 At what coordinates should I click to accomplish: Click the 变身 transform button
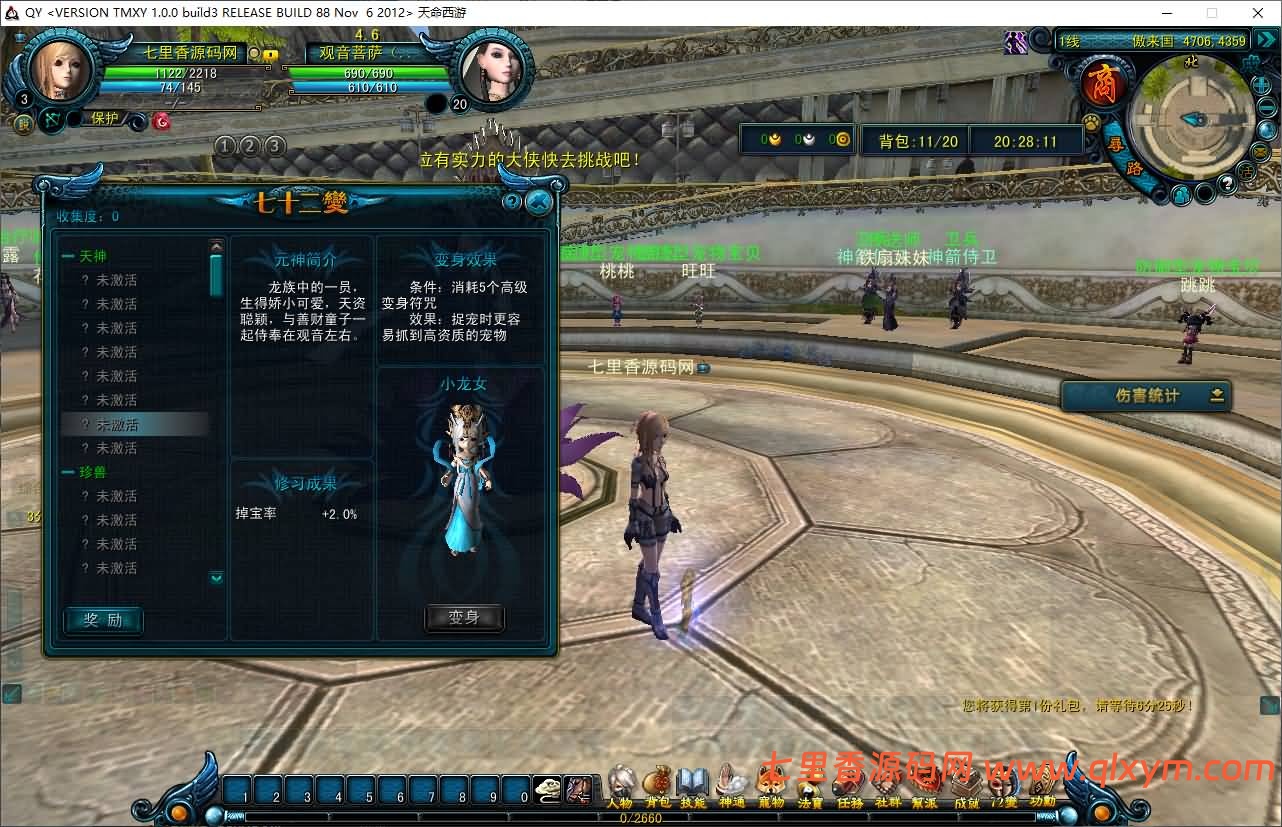pos(464,618)
